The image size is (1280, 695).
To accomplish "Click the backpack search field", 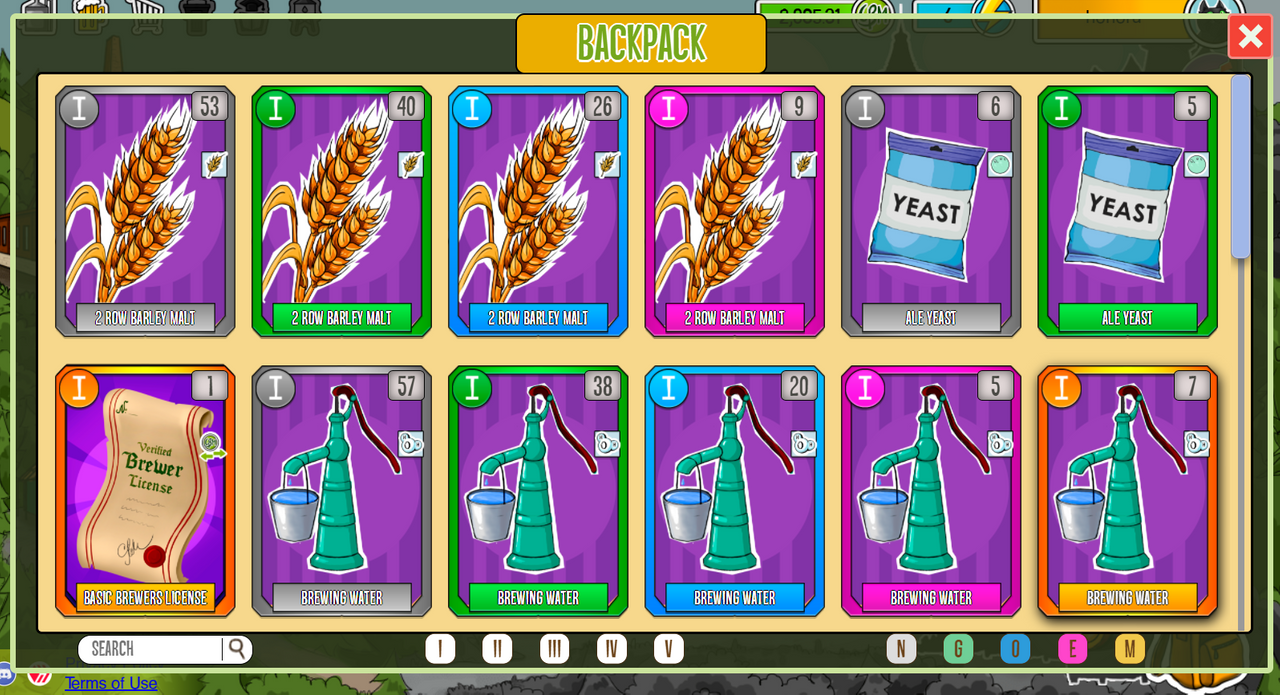I will 153,649.
